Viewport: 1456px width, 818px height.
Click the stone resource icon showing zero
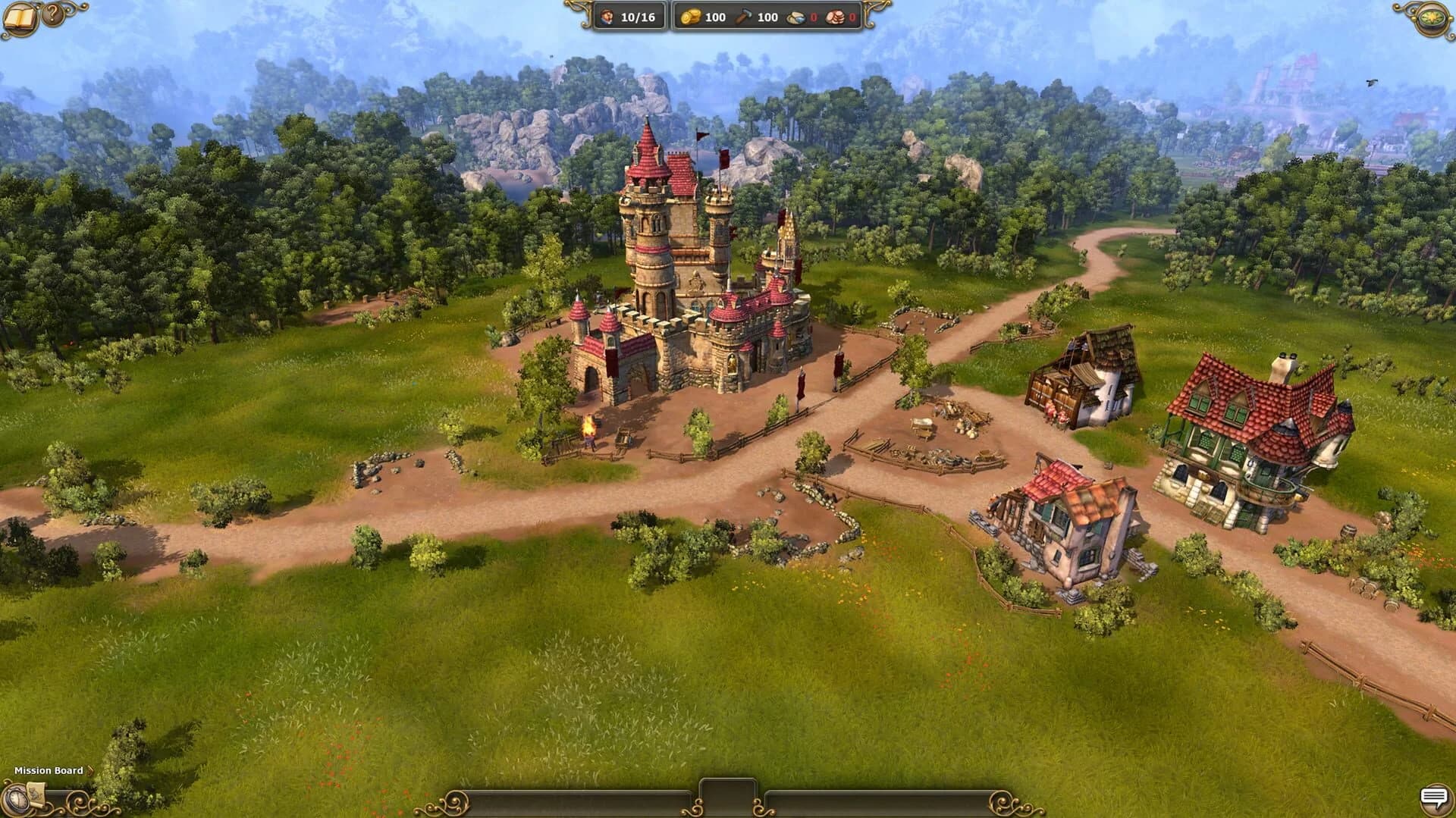click(x=795, y=16)
